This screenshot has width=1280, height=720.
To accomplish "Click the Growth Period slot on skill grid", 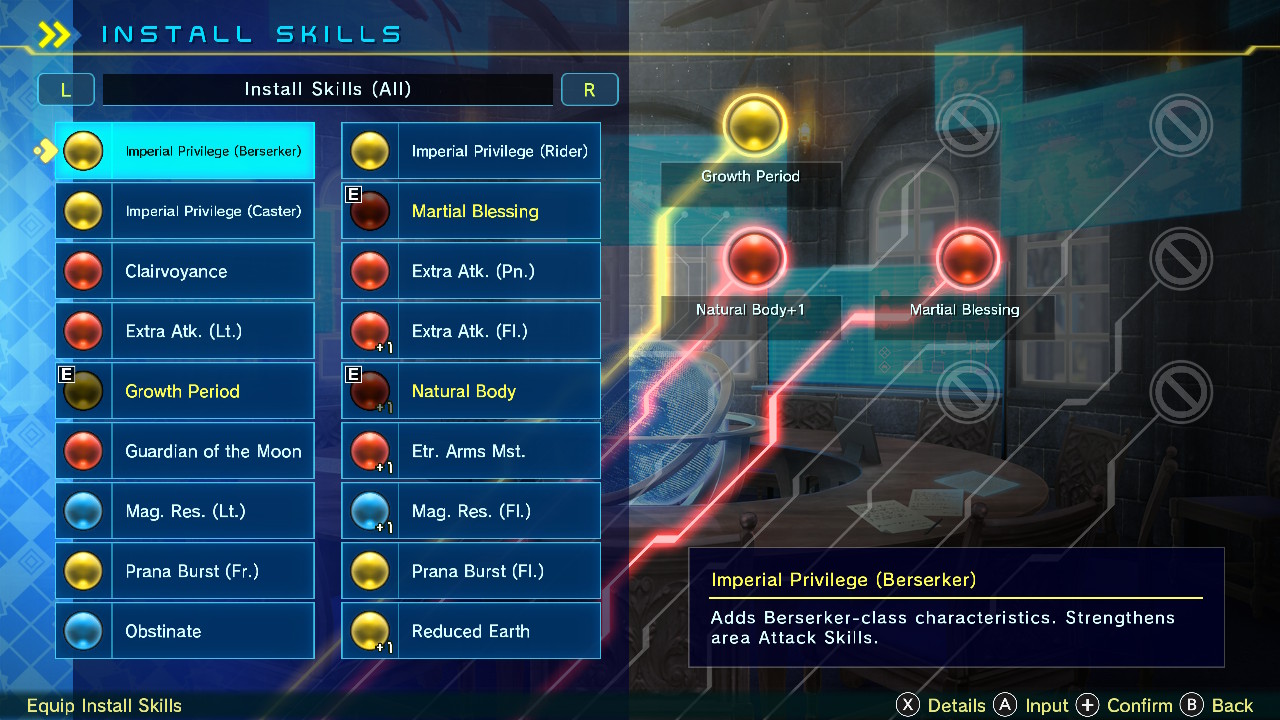I will [x=755, y=128].
